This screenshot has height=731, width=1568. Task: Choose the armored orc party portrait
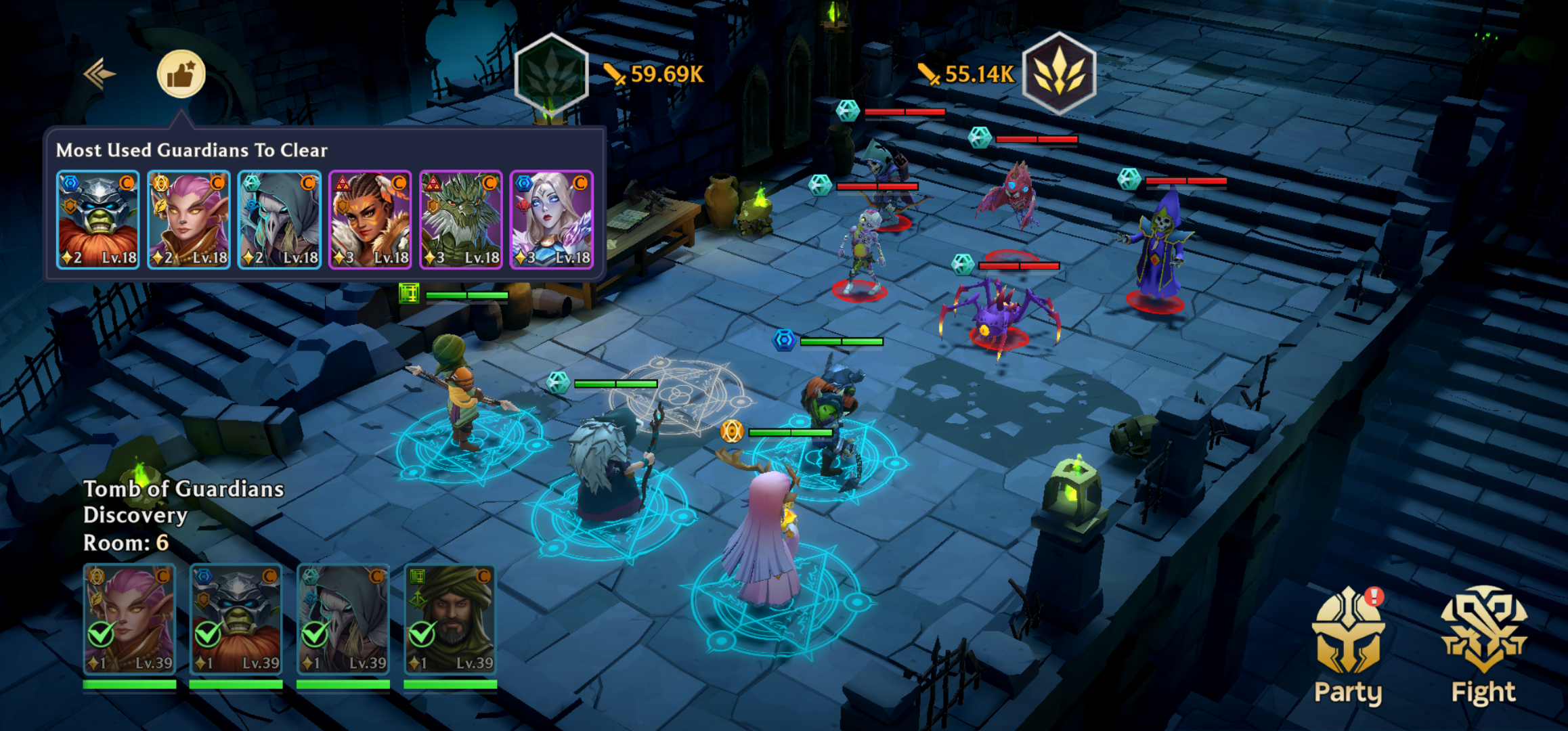[236, 619]
